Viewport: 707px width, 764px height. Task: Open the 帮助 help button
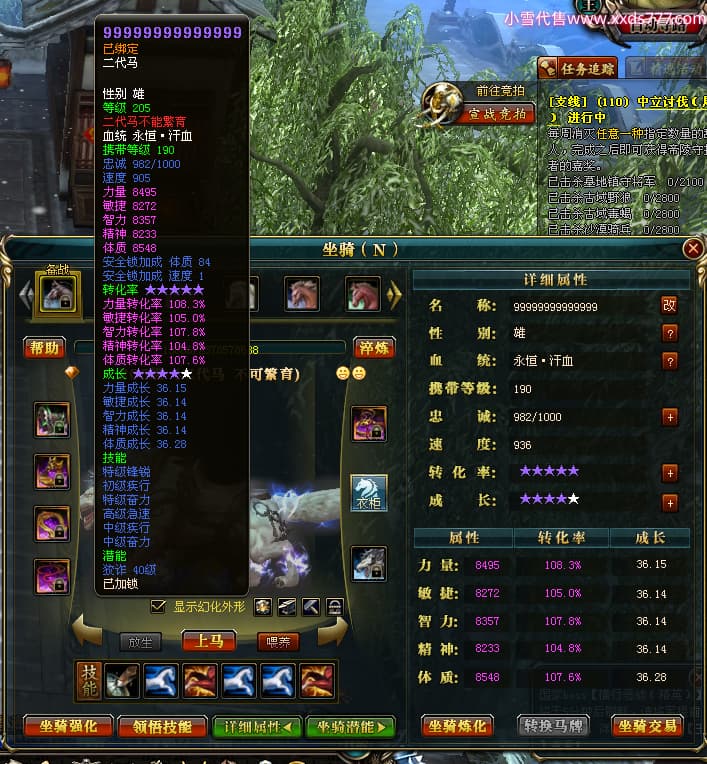tap(44, 348)
